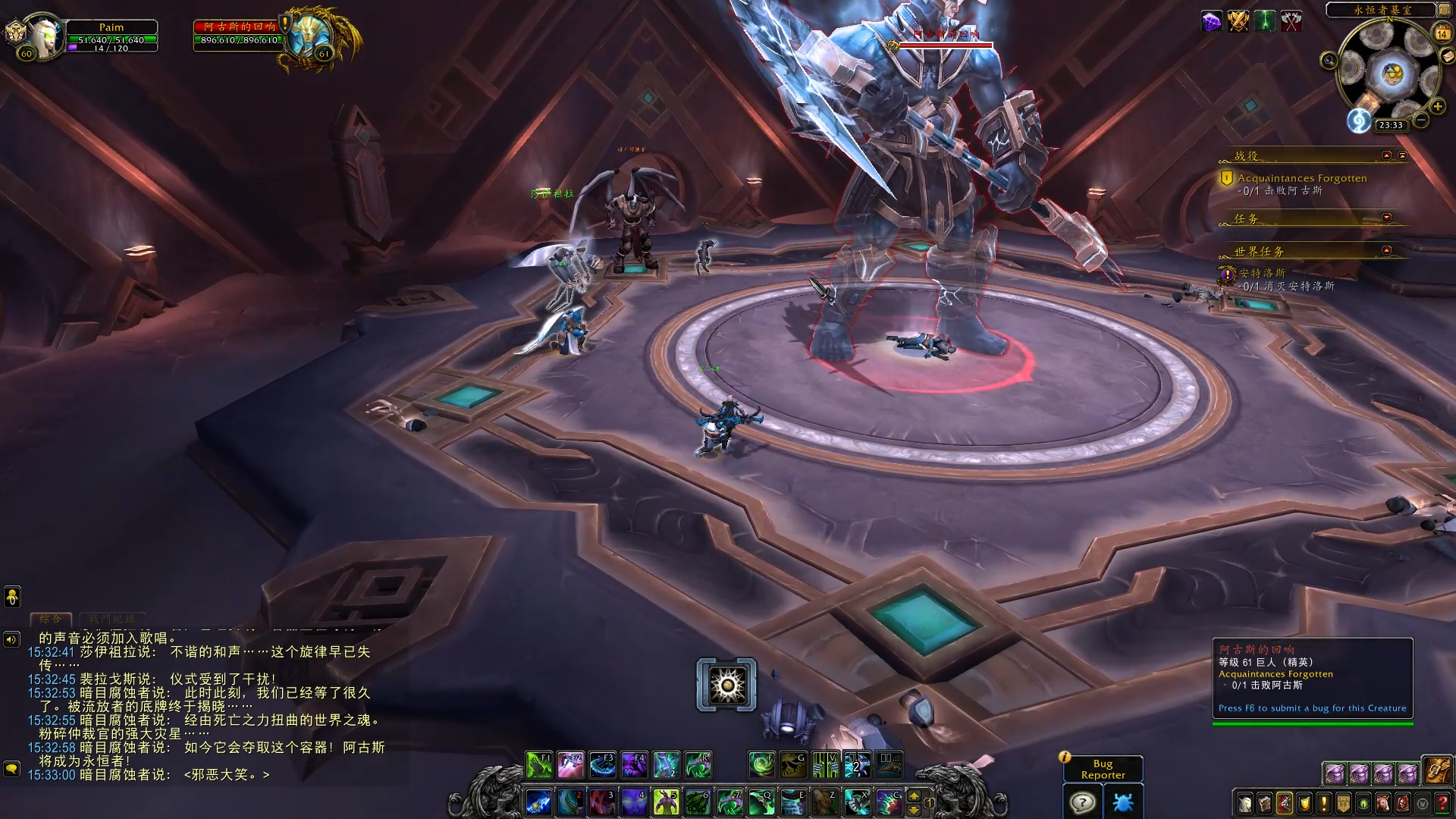Open the minimap tracking magnifier

click(1329, 60)
